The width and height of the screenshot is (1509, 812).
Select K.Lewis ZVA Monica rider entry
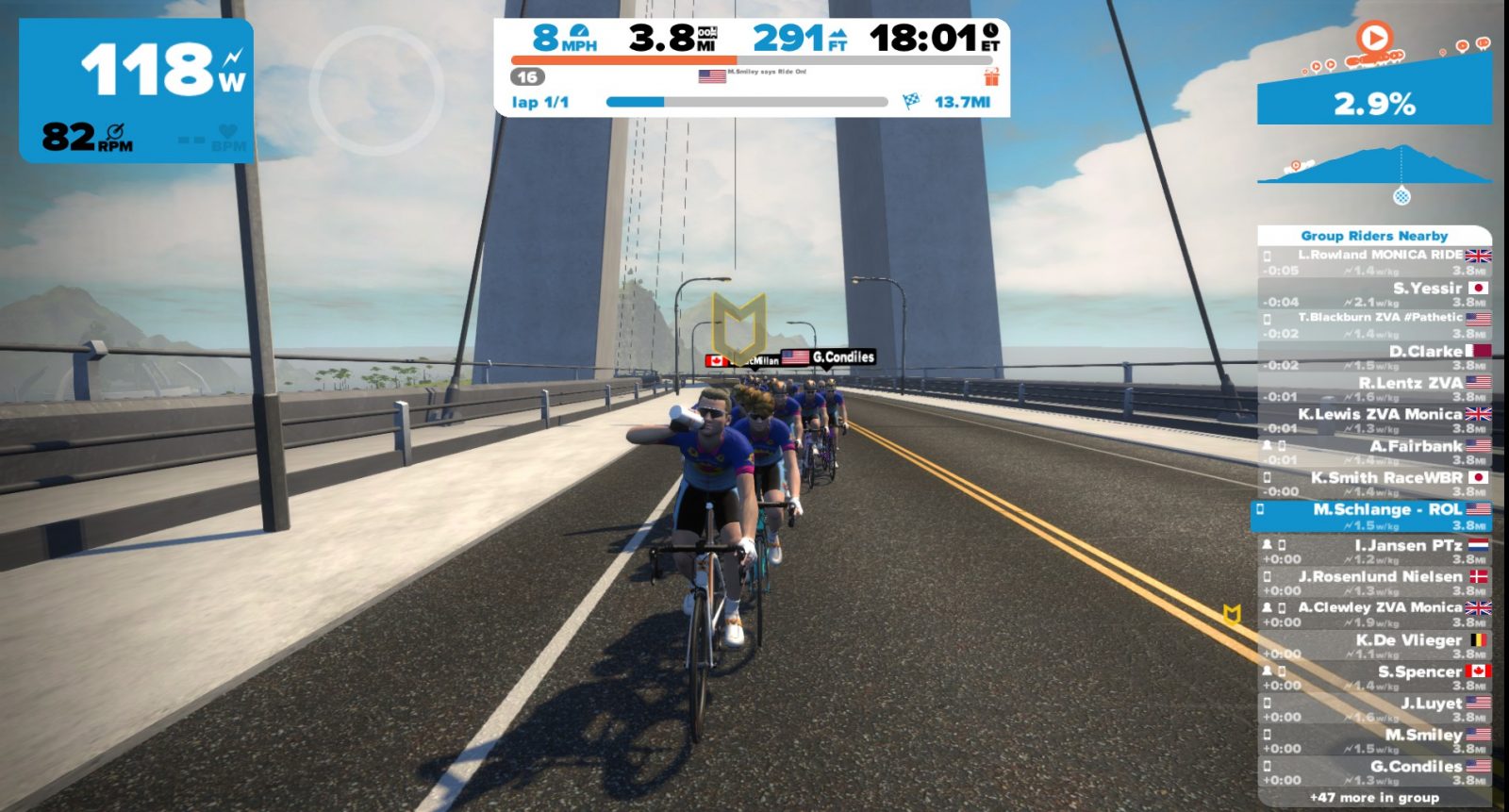pyautogui.click(x=1374, y=421)
